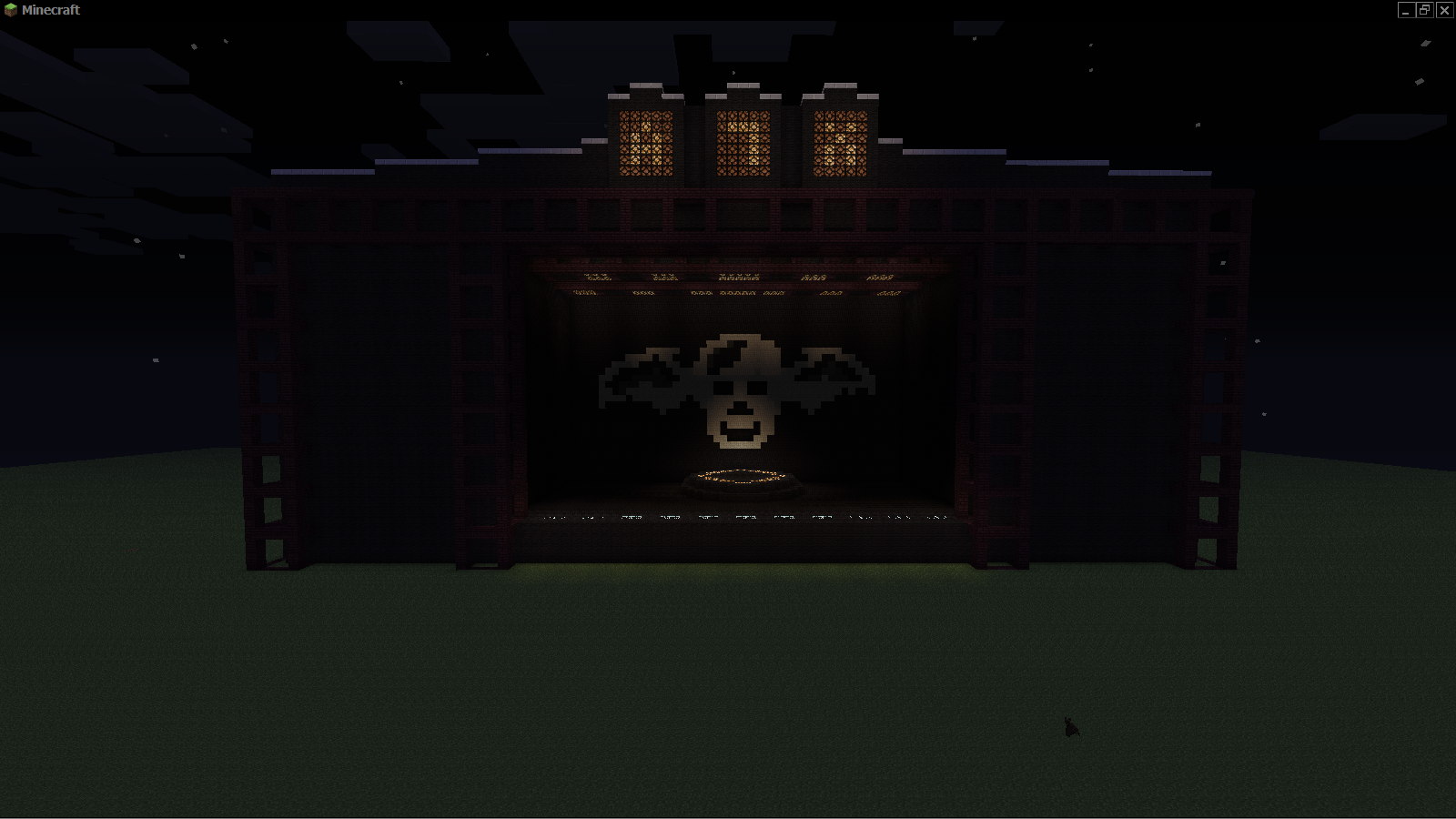This screenshot has height=819, width=1456.
Task: Click the Minecraft title bar text
Action: tap(50, 11)
